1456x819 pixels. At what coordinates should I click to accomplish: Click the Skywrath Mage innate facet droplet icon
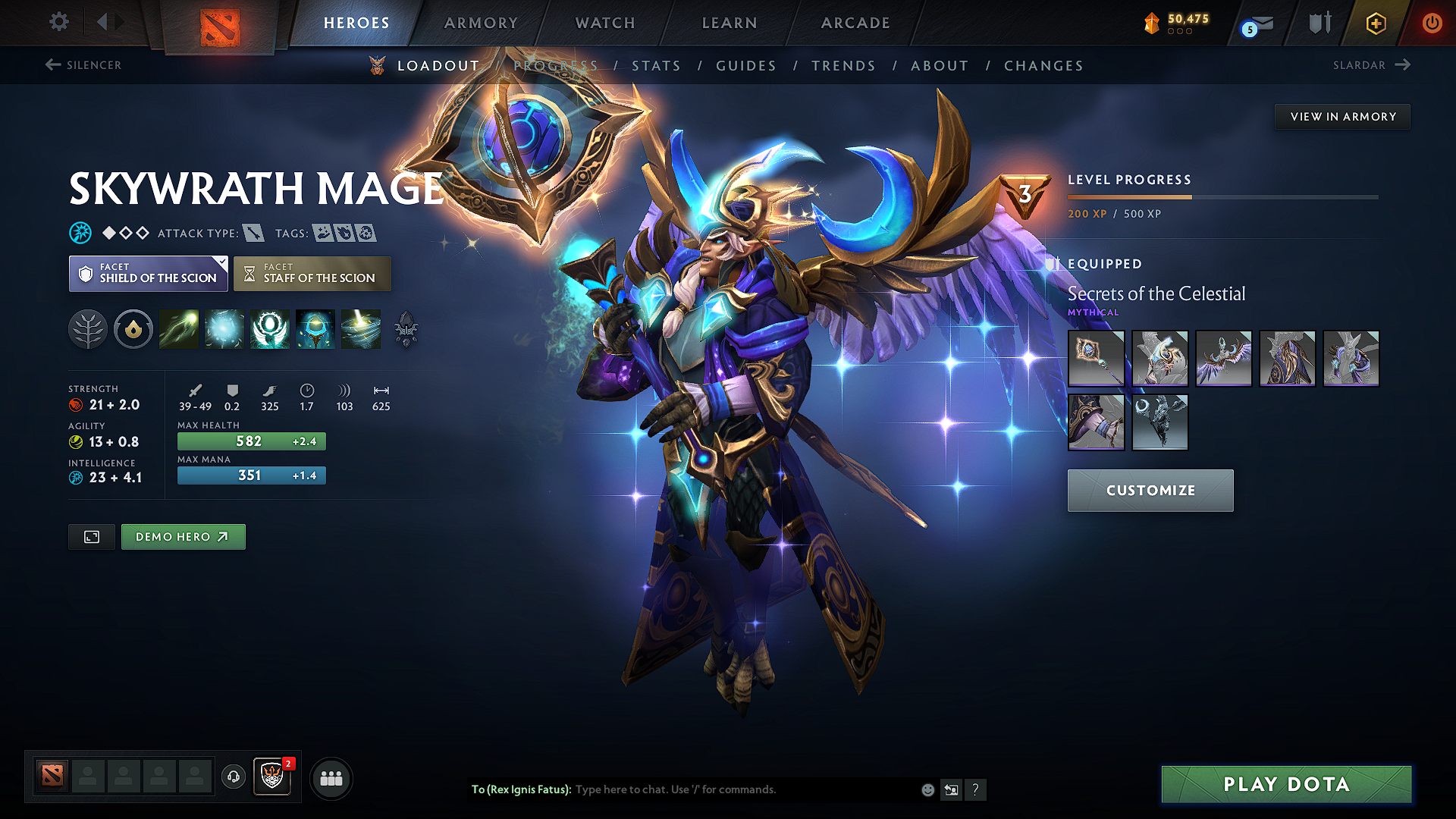point(133,329)
